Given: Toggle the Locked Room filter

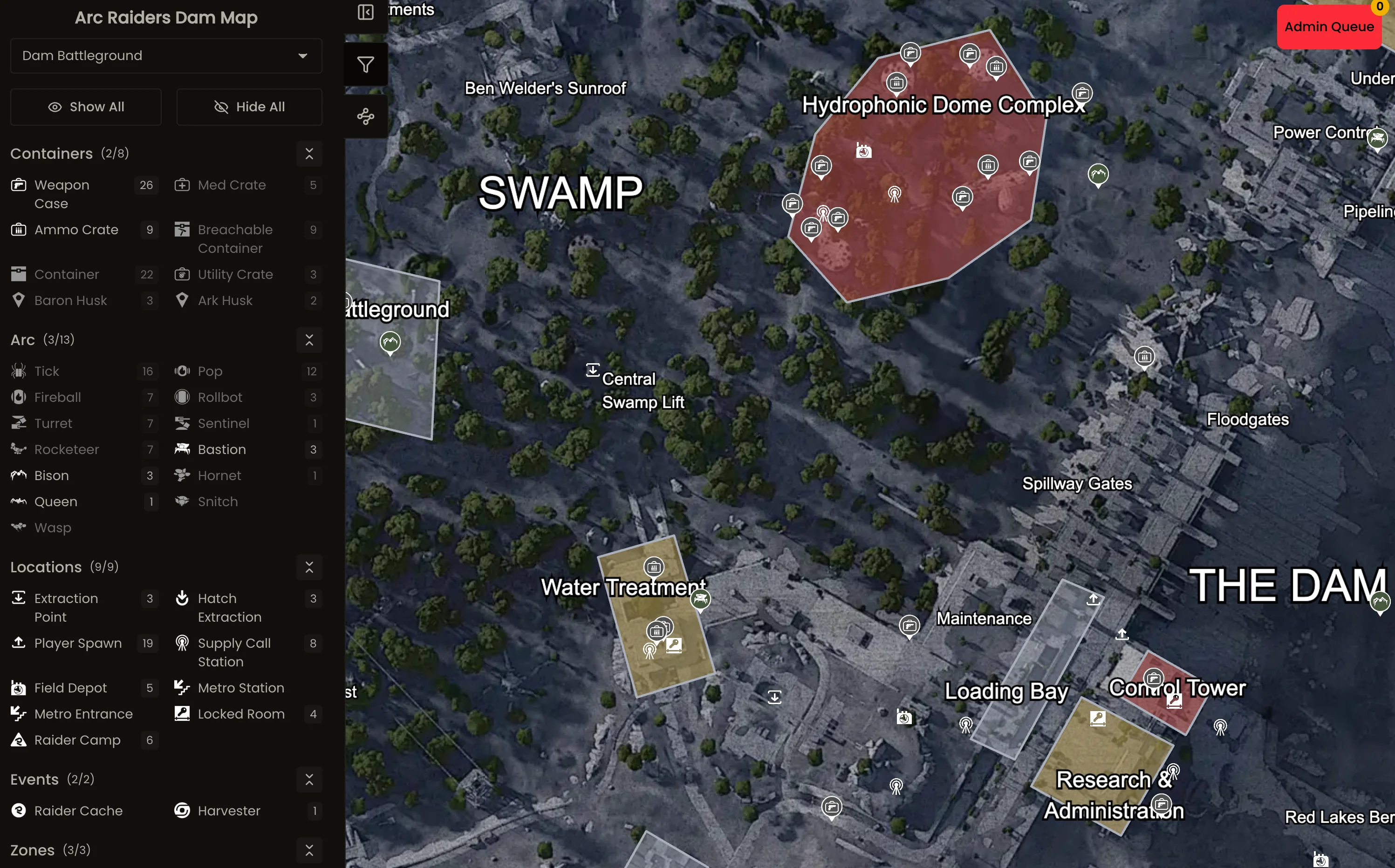Looking at the screenshot, I should [x=182, y=713].
